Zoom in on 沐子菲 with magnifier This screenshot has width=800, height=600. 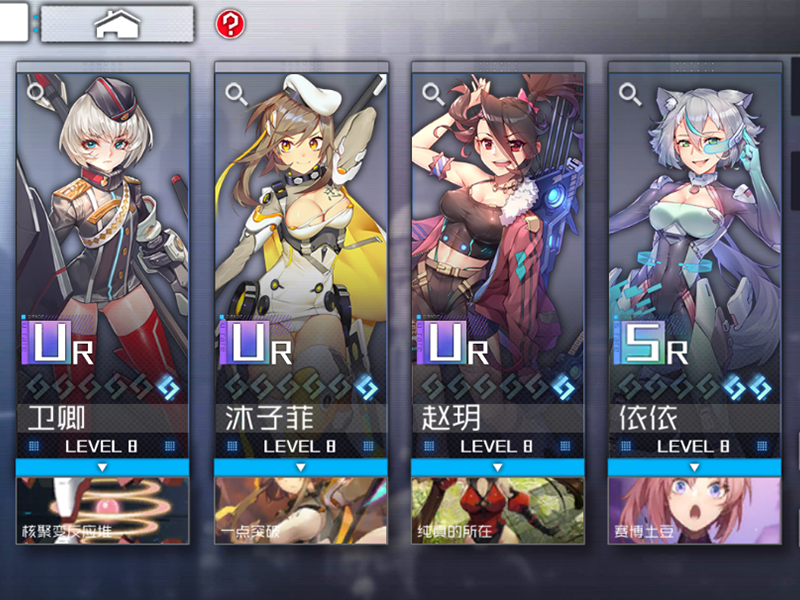coord(237,94)
